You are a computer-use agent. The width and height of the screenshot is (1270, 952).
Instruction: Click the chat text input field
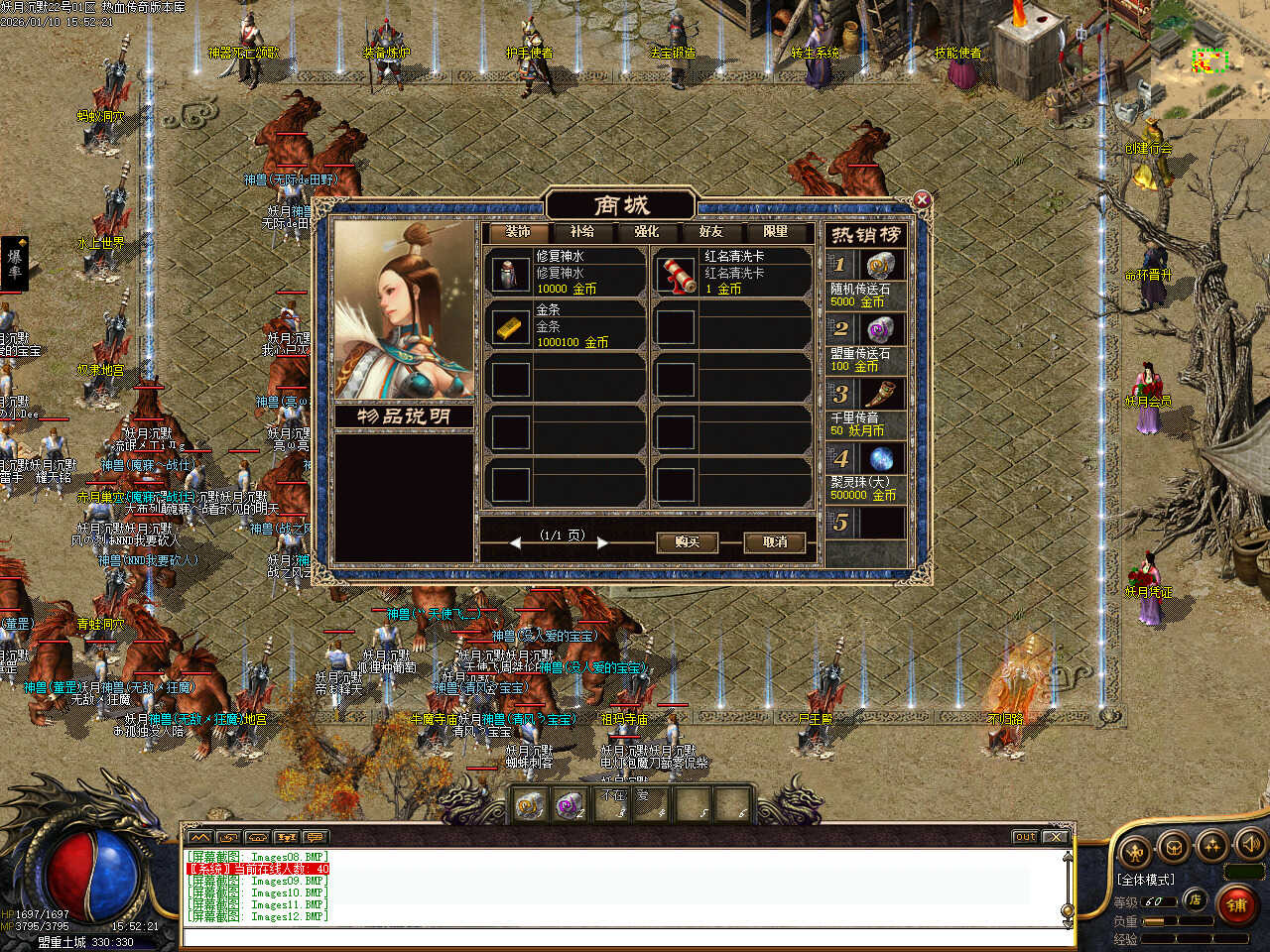625,937
